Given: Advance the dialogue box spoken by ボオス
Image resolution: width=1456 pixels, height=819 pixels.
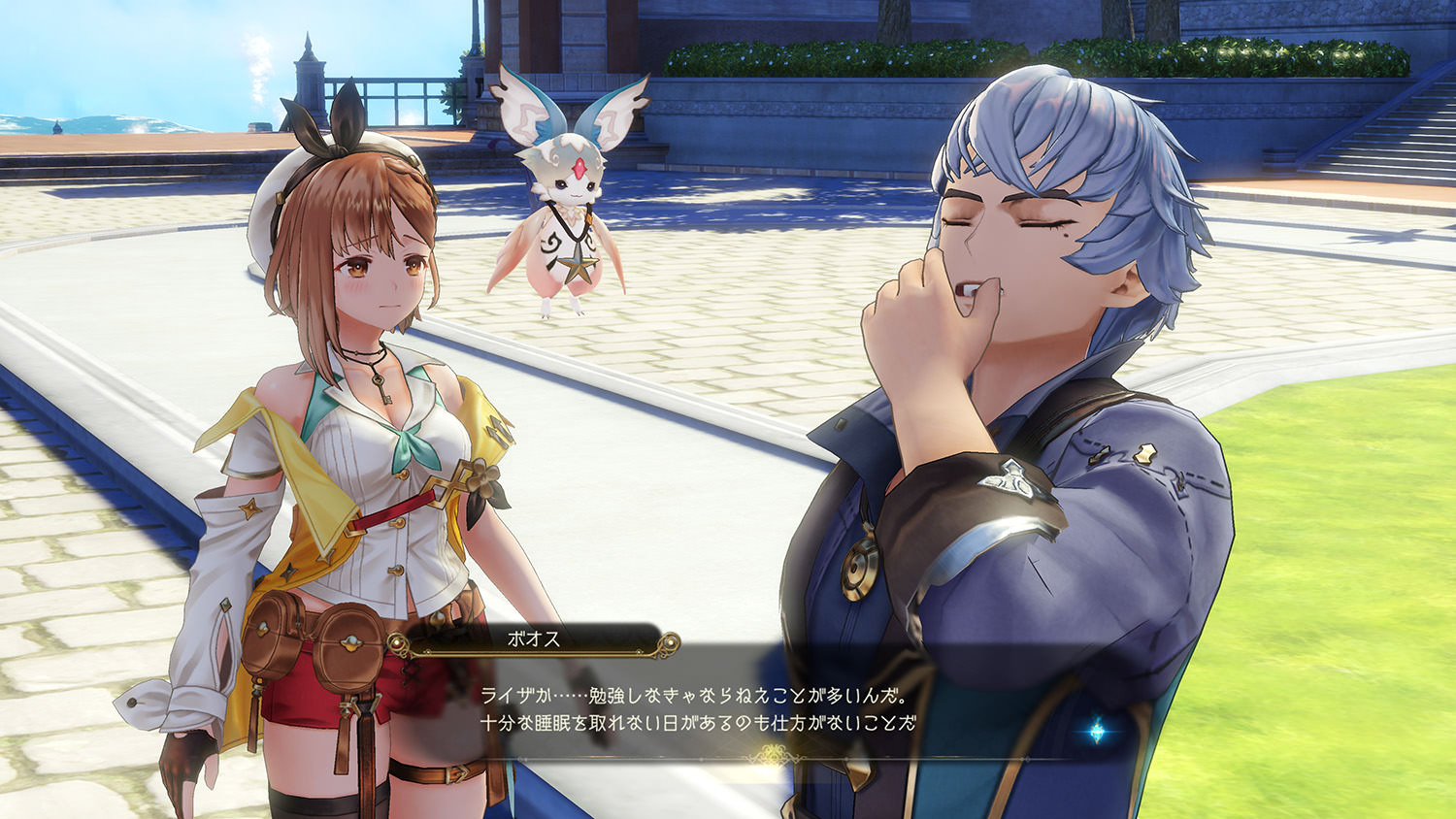Looking at the screenshot, I should tap(697, 709).
